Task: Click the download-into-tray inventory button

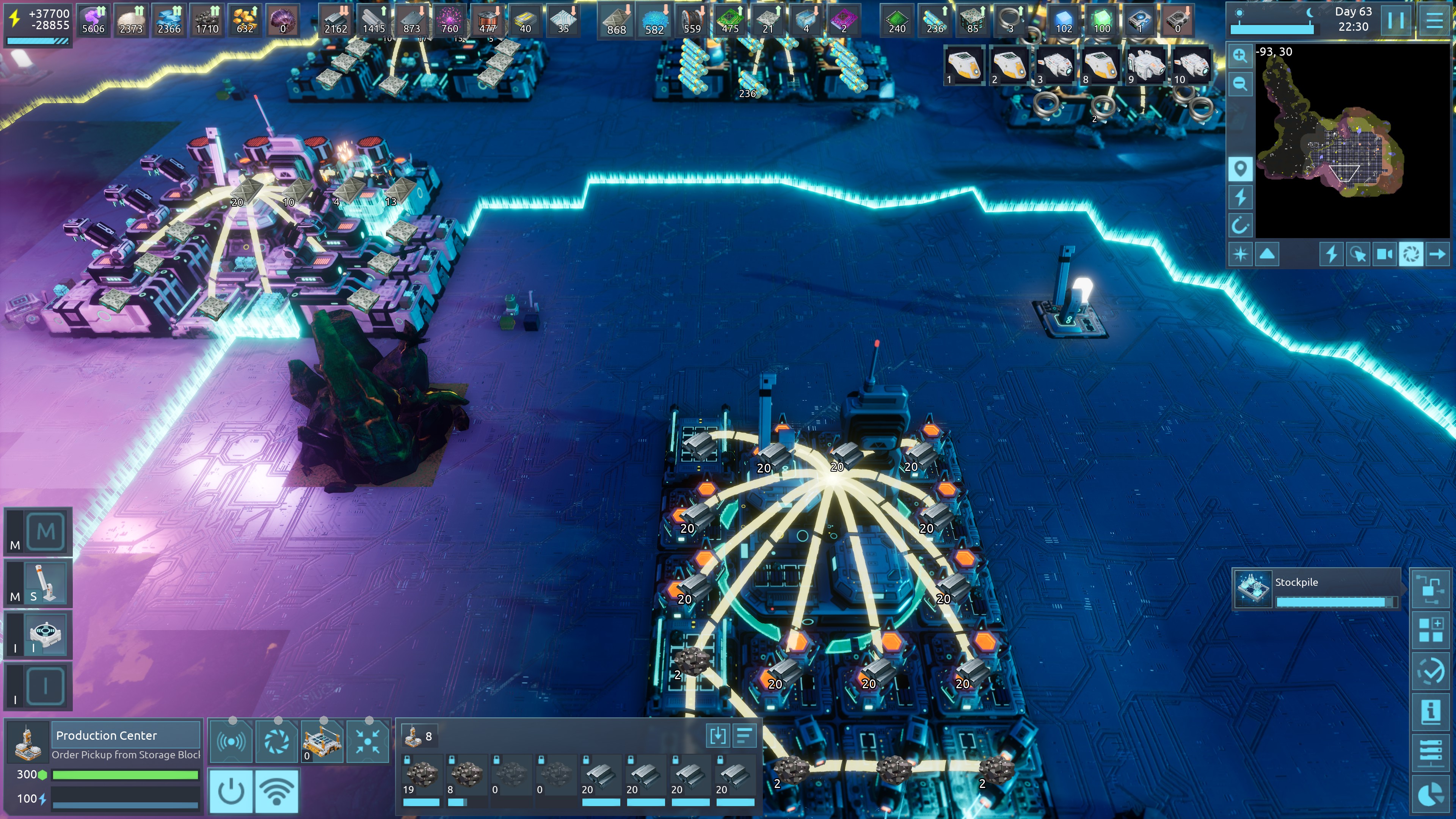Action: tap(717, 736)
